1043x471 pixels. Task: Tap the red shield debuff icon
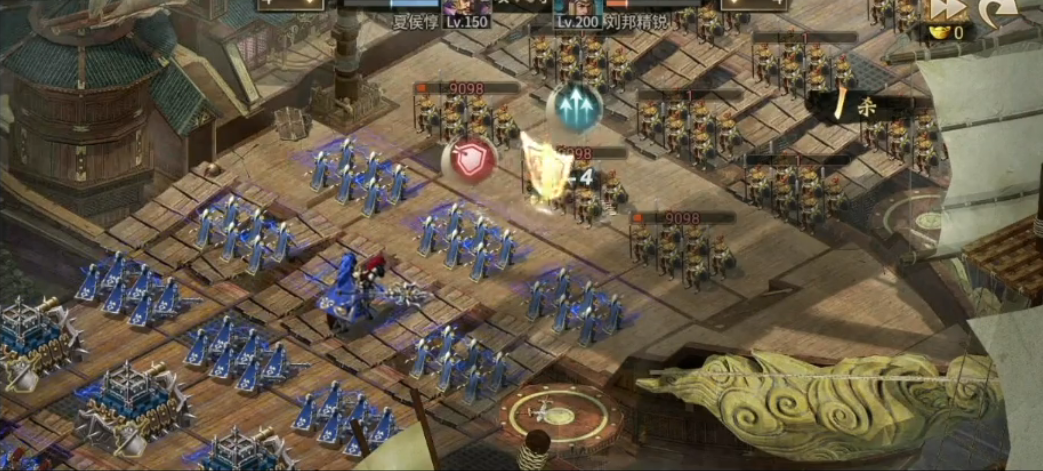coord(469,161)
